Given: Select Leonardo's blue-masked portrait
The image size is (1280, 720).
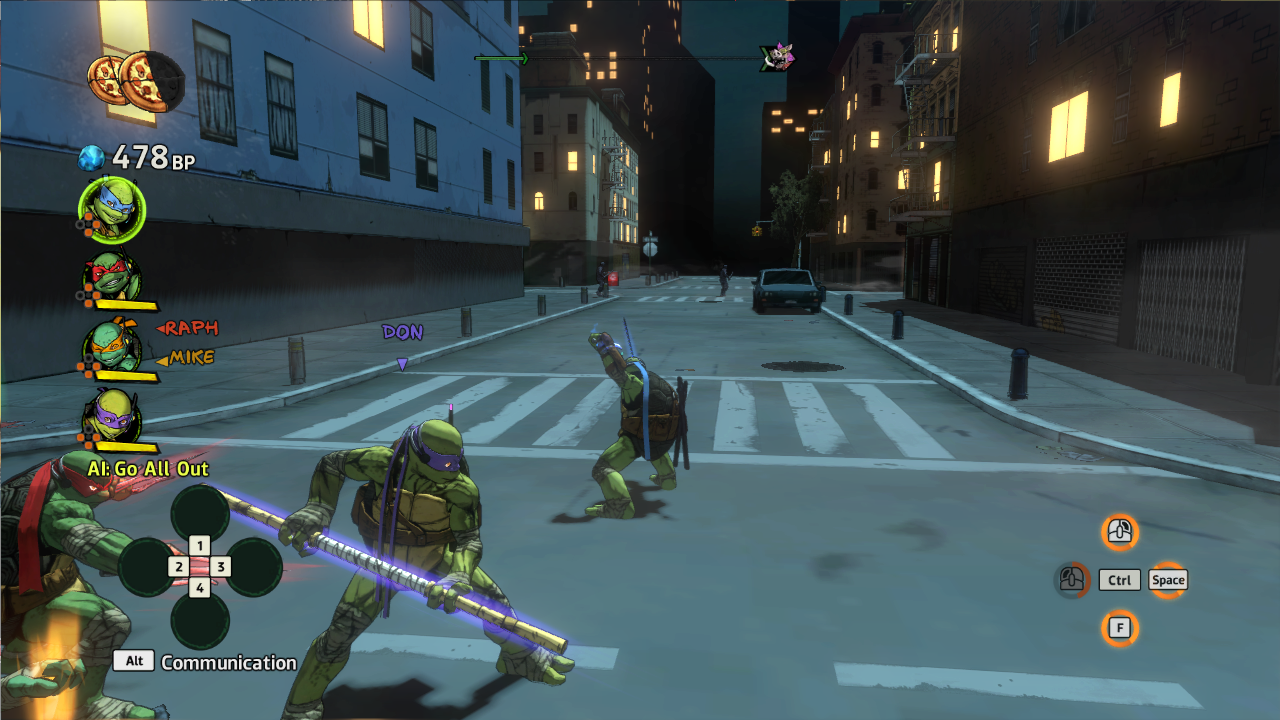Looking at the screenshot, I should 111,210.
